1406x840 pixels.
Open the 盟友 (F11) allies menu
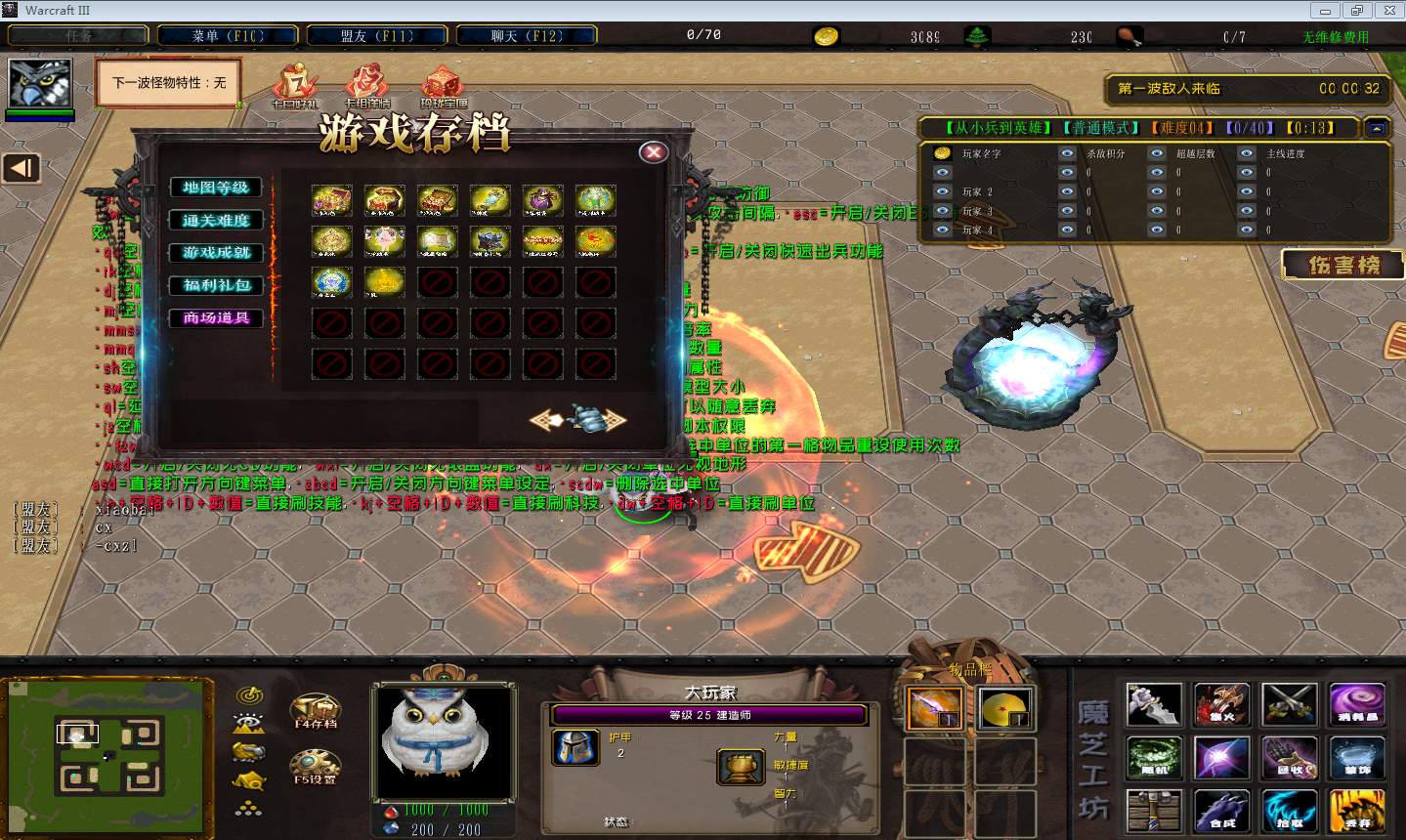point(377,36)
